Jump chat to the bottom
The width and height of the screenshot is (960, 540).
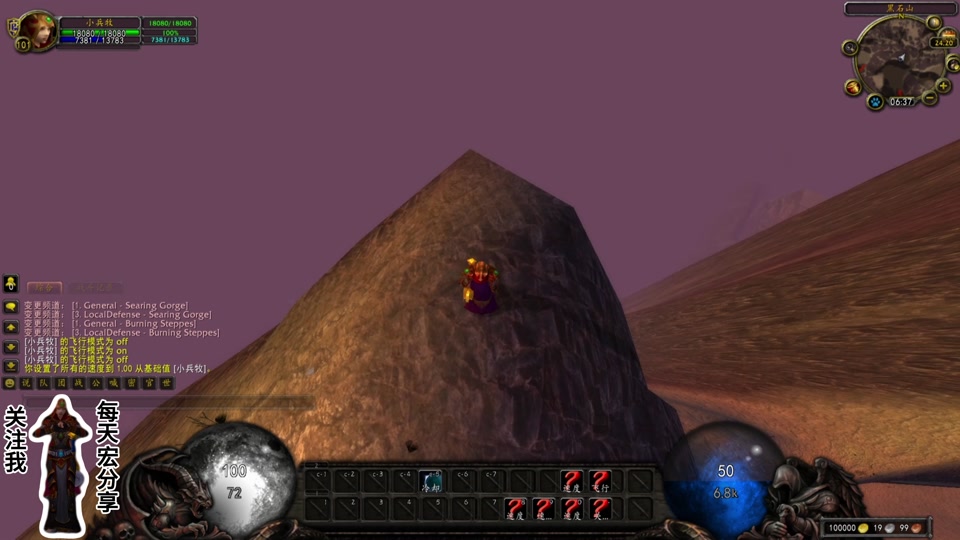11,366
